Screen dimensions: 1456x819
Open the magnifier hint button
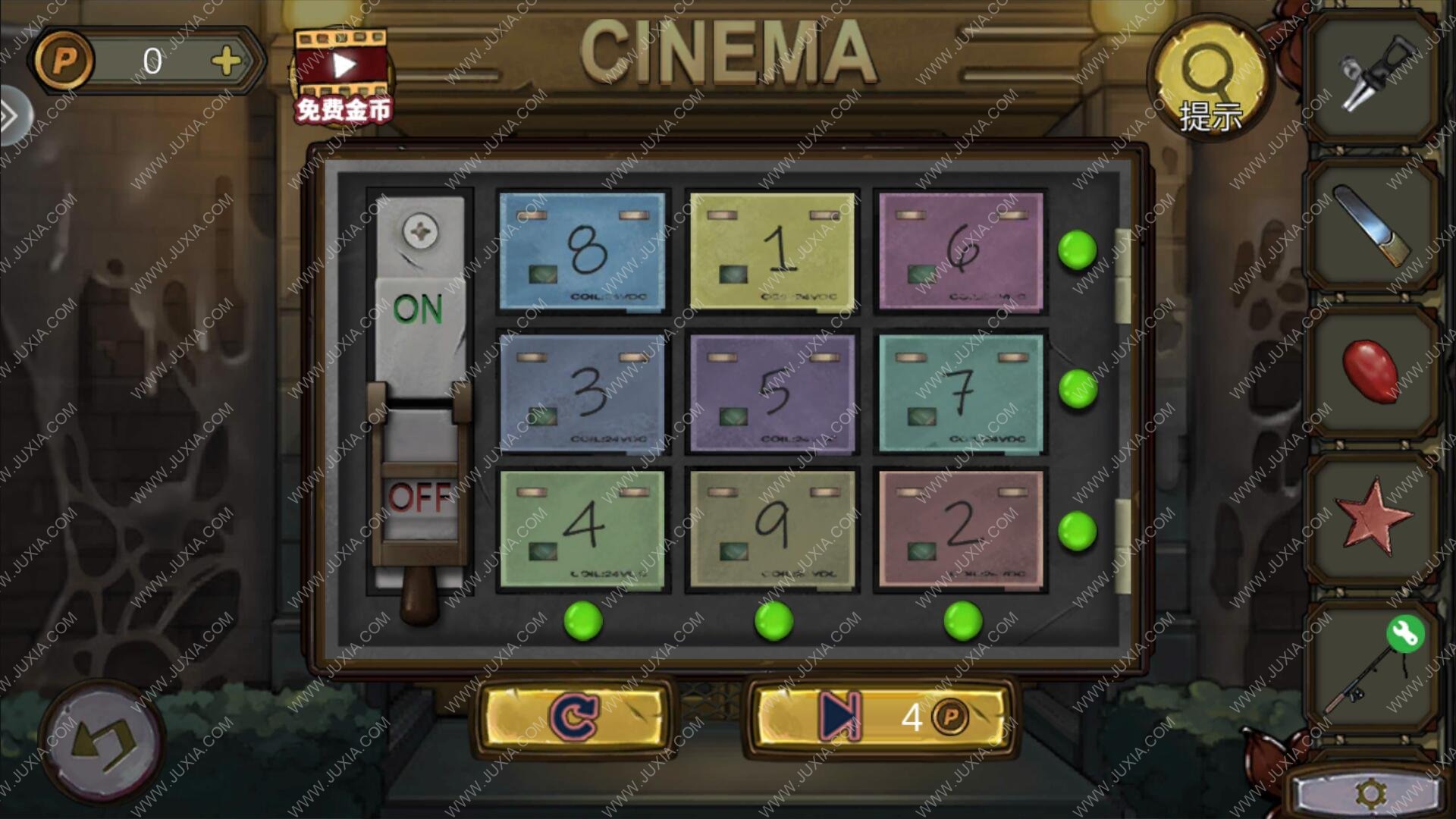[1210, 80]
